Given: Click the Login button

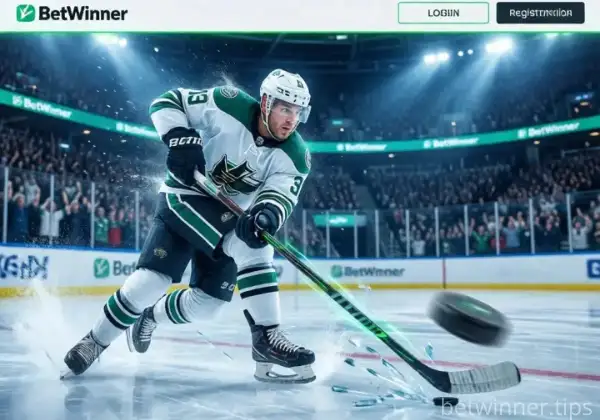Looking at the screenshot, I should pyautogui.click(x=443, y=13).
